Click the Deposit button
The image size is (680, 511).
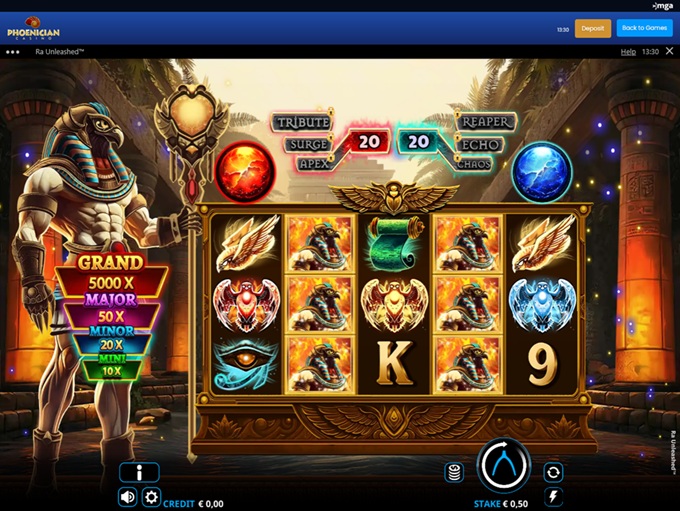(592, 28)
